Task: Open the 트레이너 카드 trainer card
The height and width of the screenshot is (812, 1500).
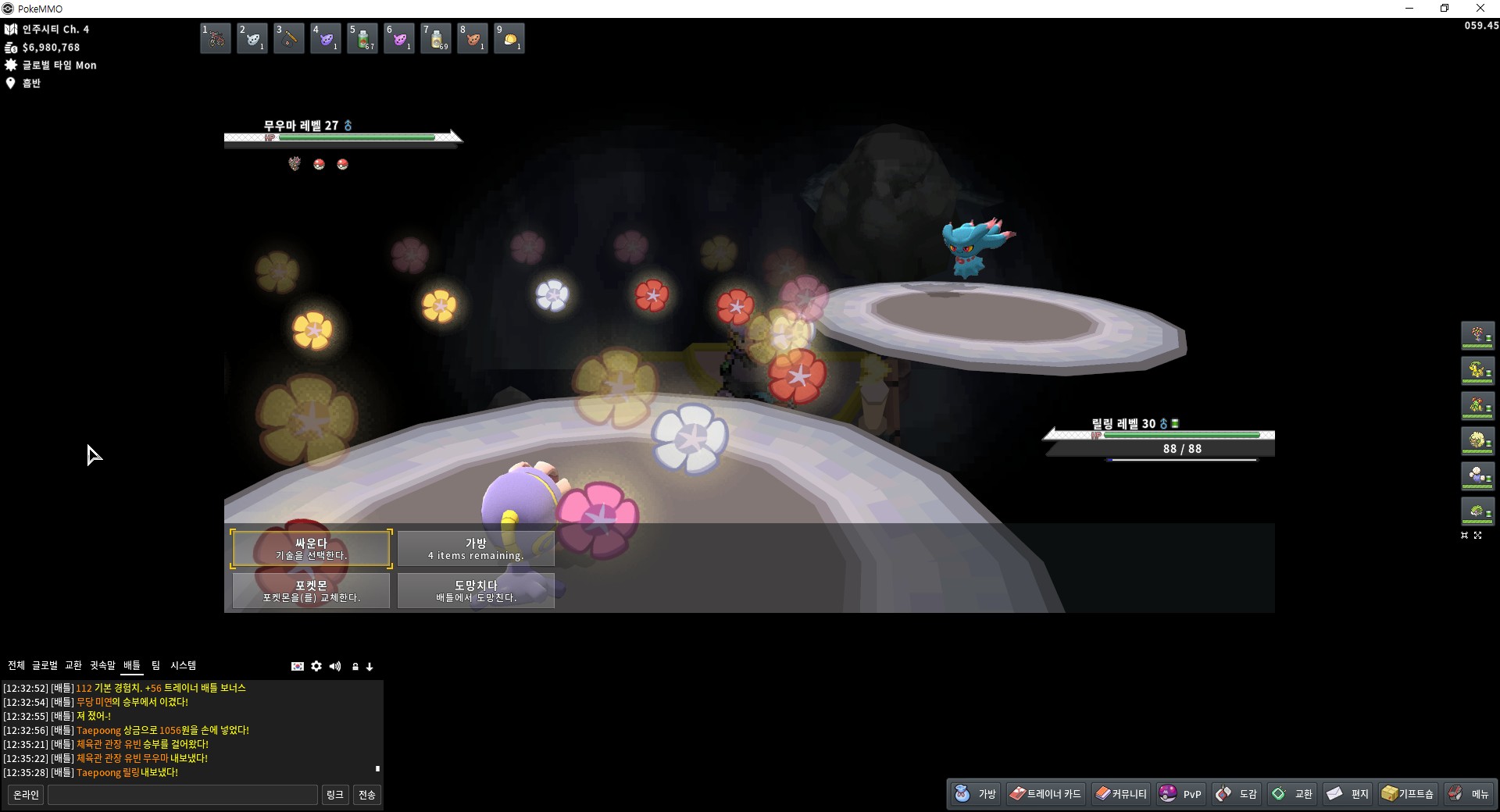Action: 1045,794
